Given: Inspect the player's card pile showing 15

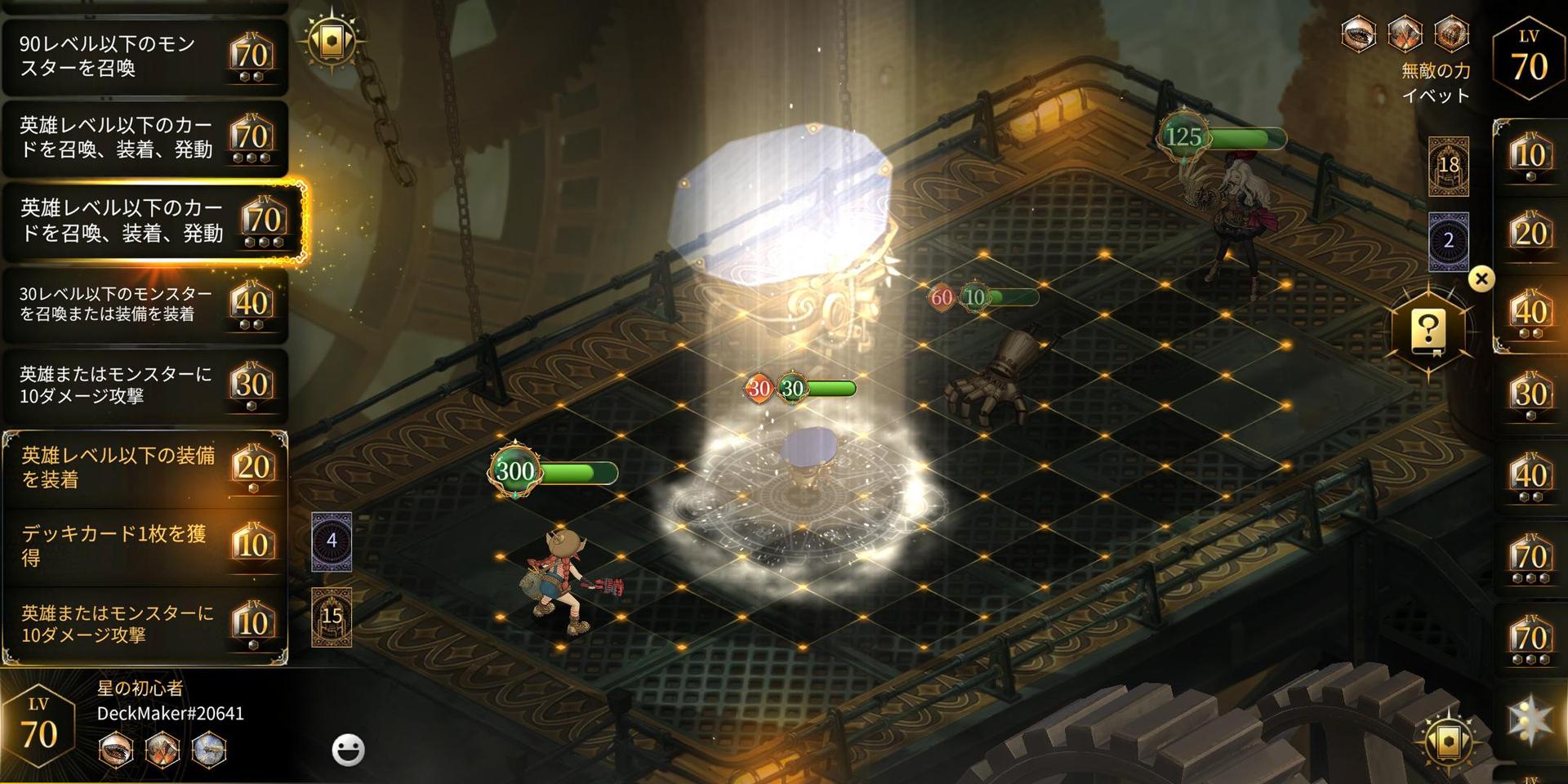Looking at the screenshot, I should tap(332, 617).
